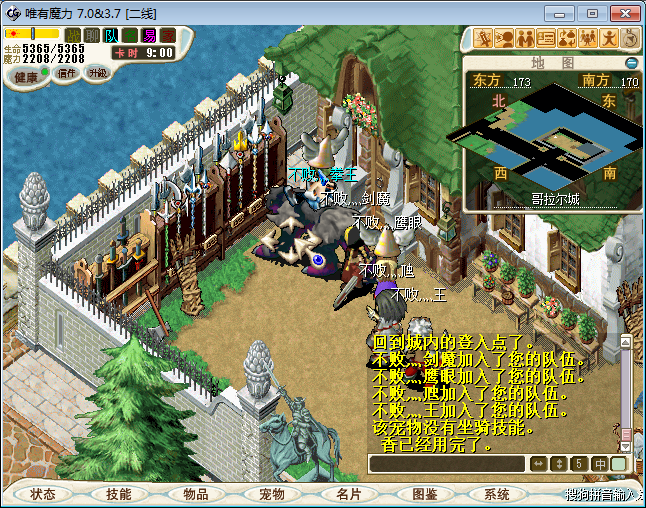
Task: Open the 物品 items menu
Action: 195,494
